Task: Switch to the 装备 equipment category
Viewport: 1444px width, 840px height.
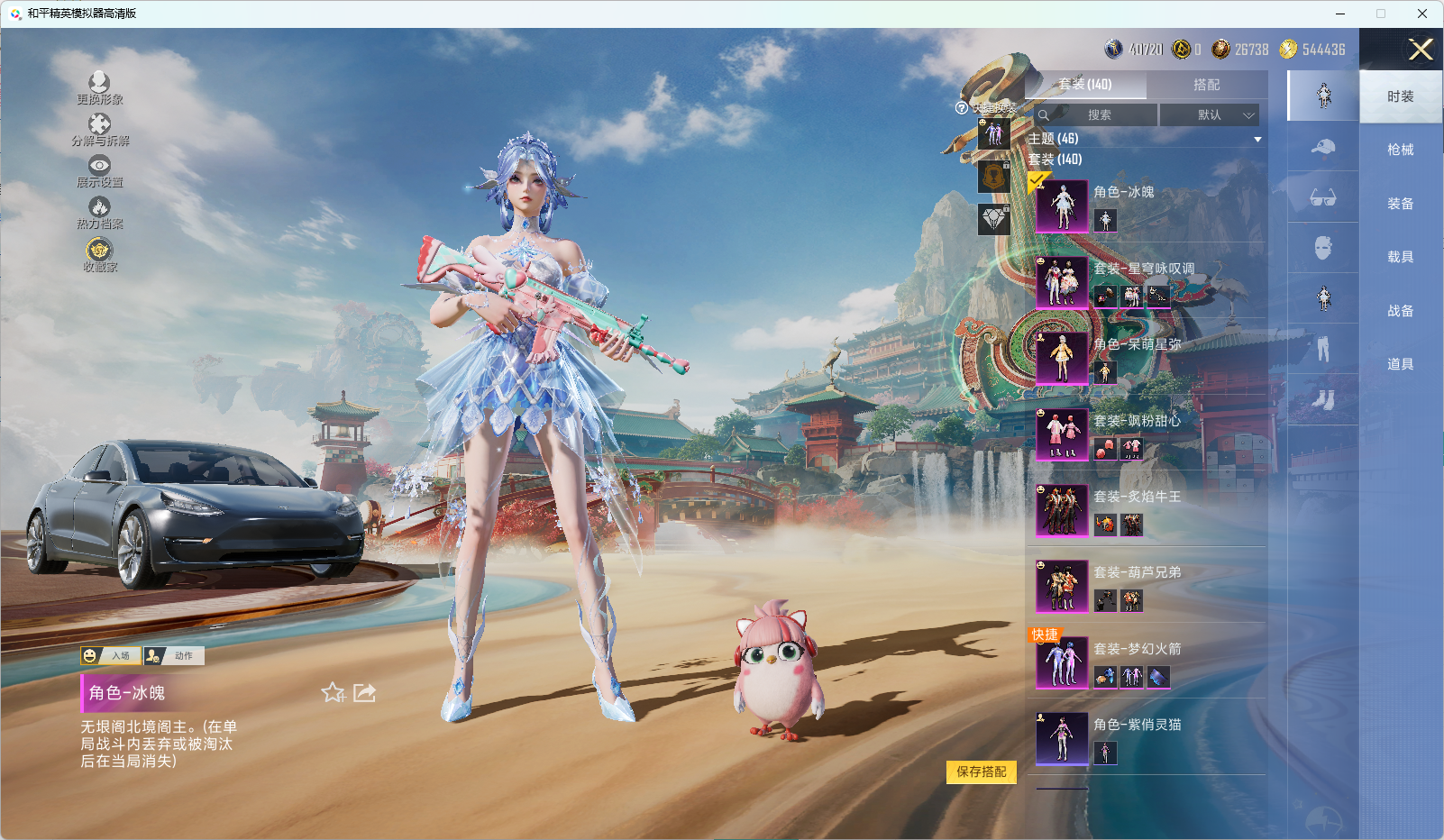Action: (1400, 204)
